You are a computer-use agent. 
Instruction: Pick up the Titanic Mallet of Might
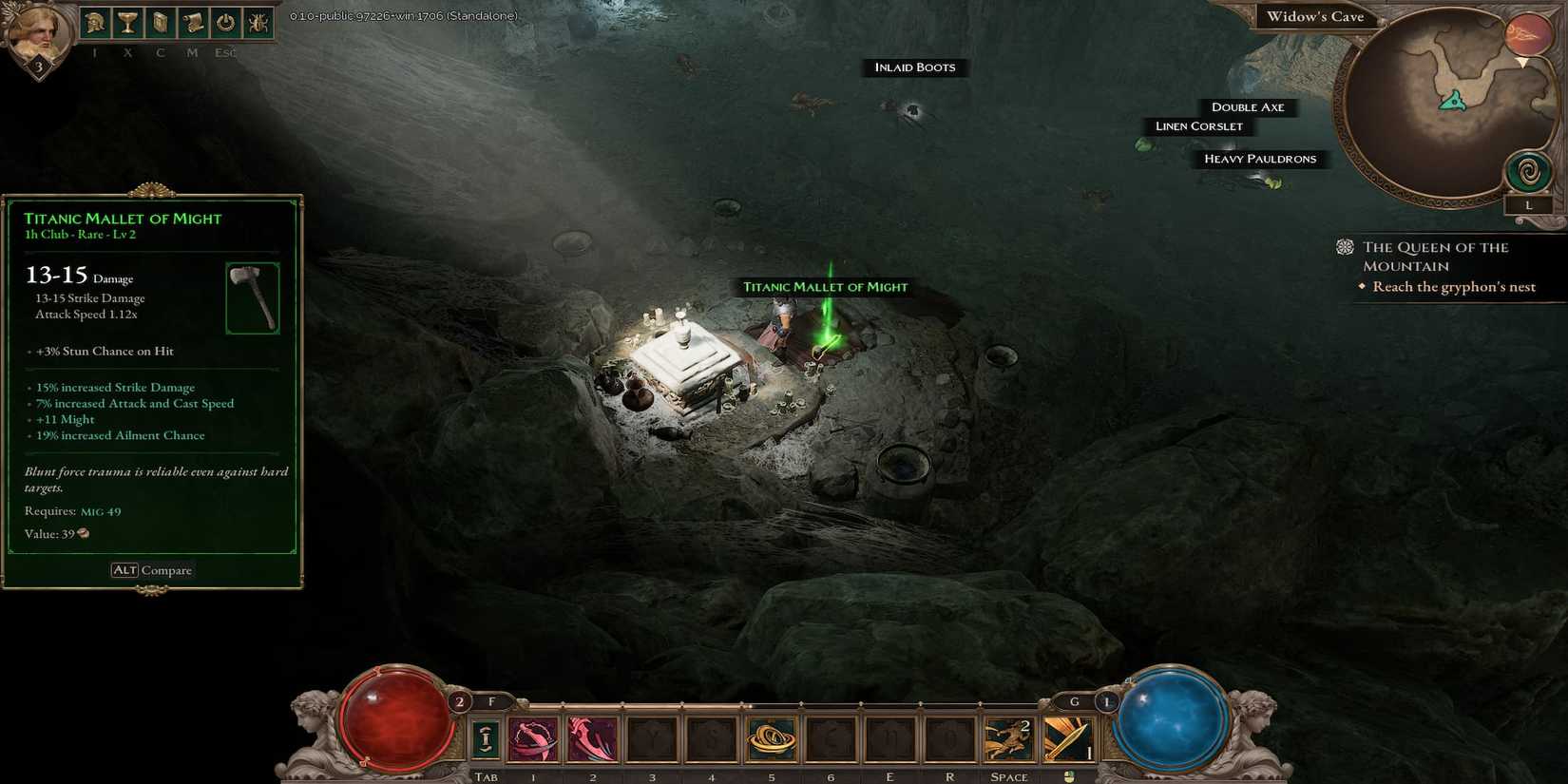coord(825,286)
